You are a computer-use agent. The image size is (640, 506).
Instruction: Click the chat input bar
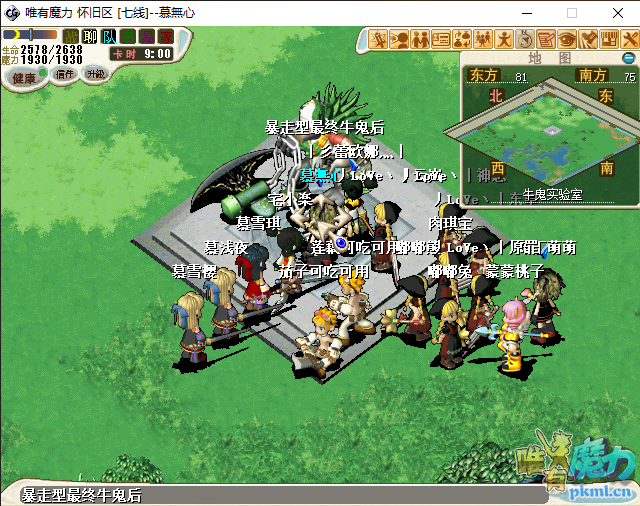tap(250, 495)
